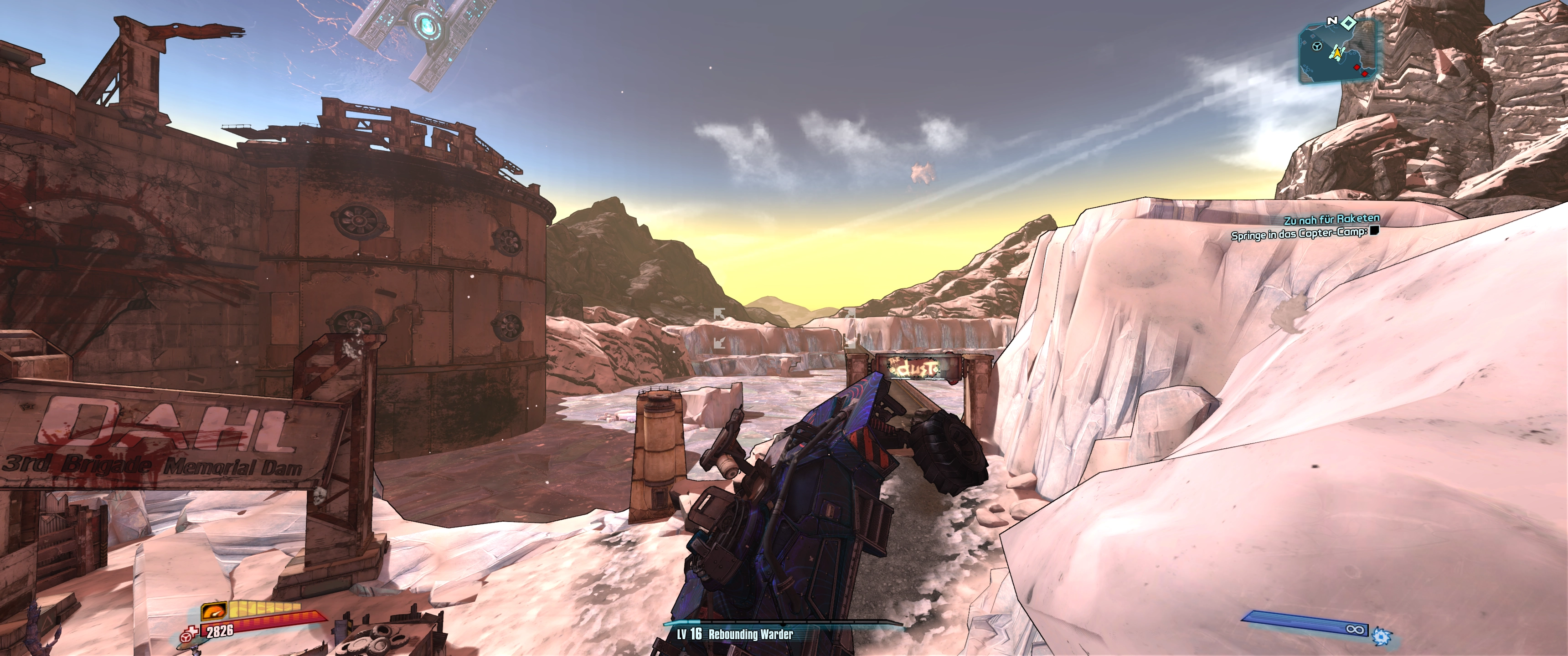Click the steering wheel marker on the minimap
1568x656 pixels.
pyautogui.click(x=1316, y=47)
